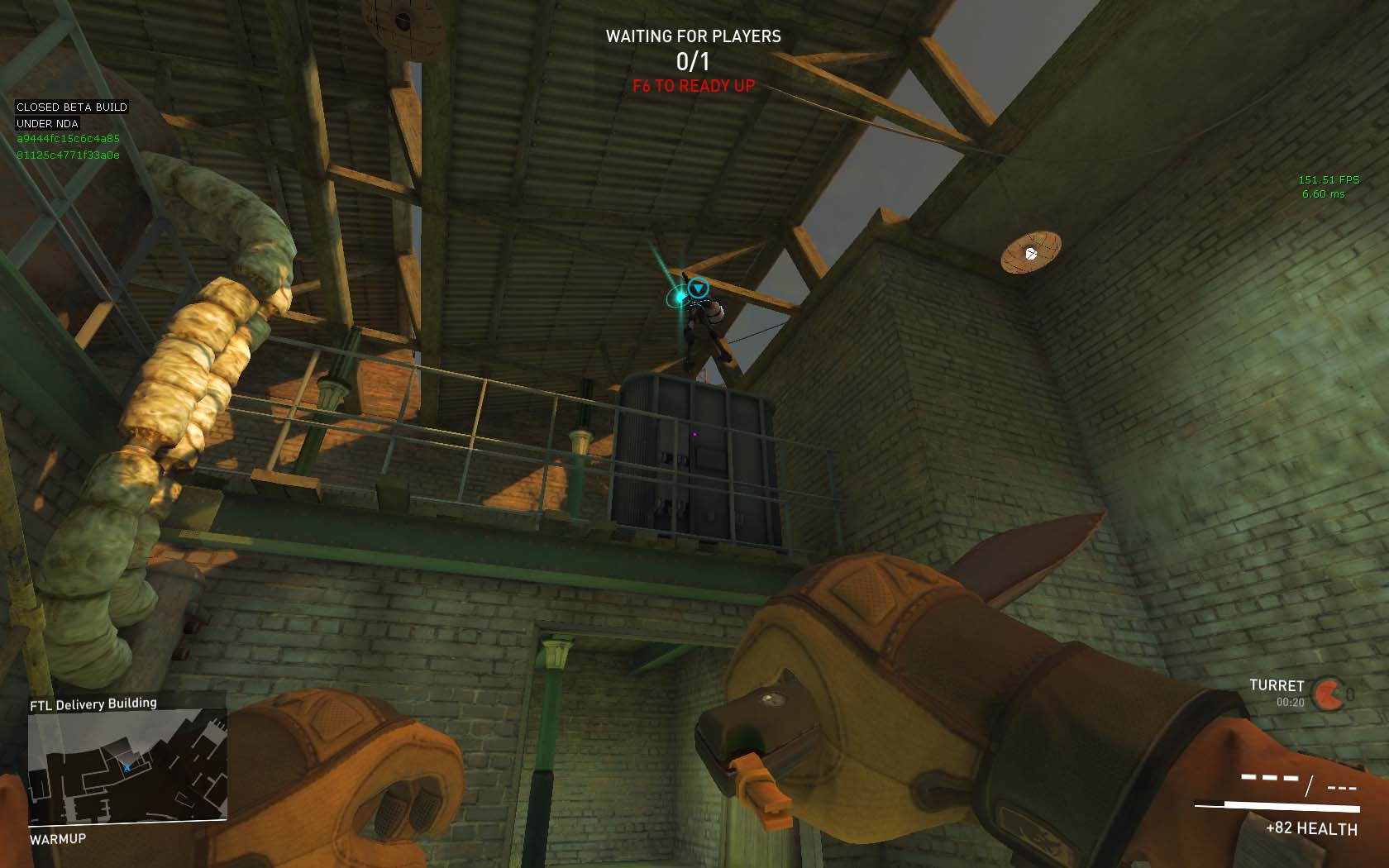The width and height of the screenshot is (1389, 868).
Task: Select the blue teammate marker icon
Action: (699, 288)
